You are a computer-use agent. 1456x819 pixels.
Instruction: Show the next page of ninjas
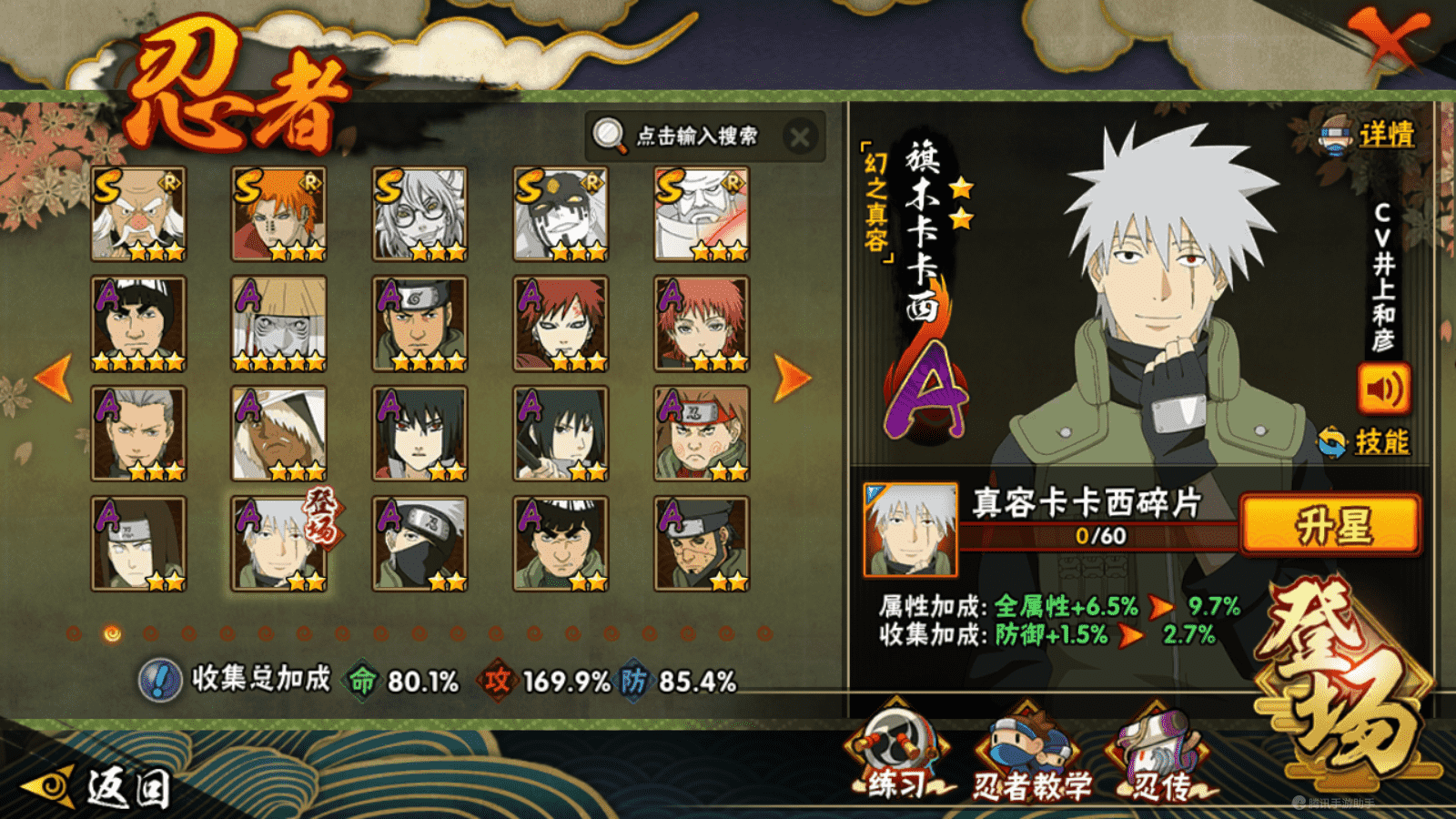pyautogui.click(x=792, y=377)
